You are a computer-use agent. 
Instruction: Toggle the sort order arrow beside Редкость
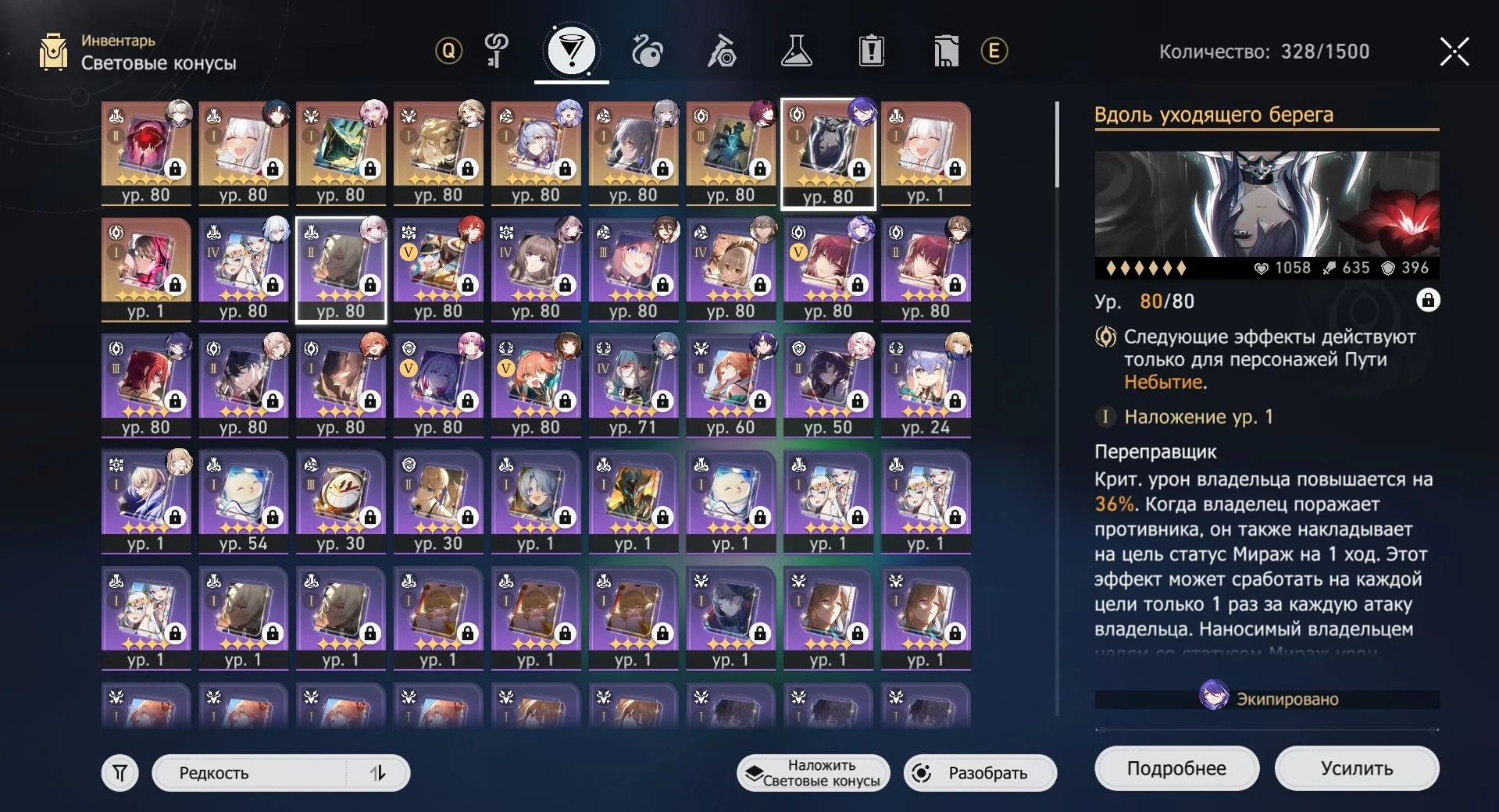coord(380,773)
